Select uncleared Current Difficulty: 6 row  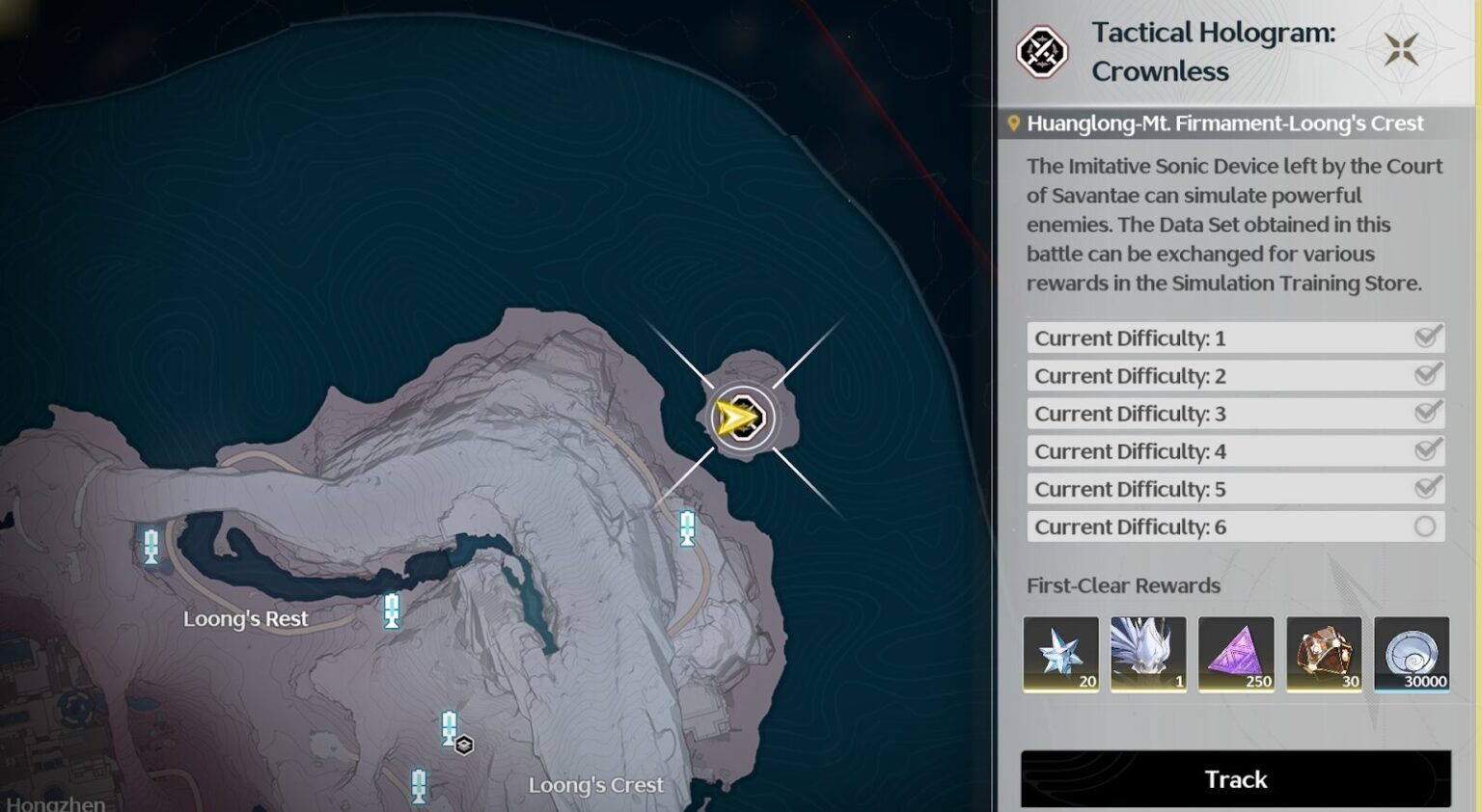coord(1235,527)
